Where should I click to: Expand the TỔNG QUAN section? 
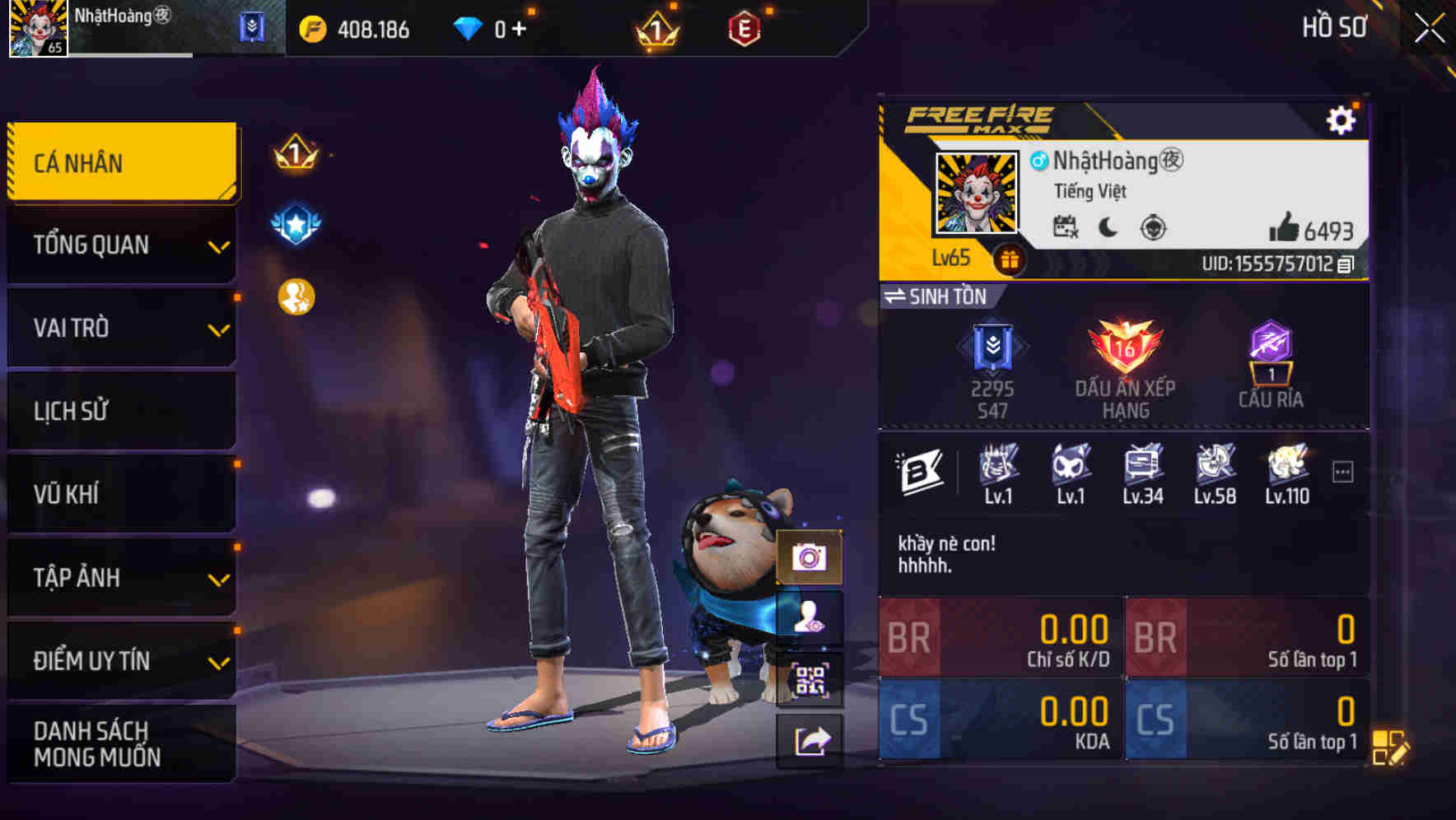(x=120, y=245)
